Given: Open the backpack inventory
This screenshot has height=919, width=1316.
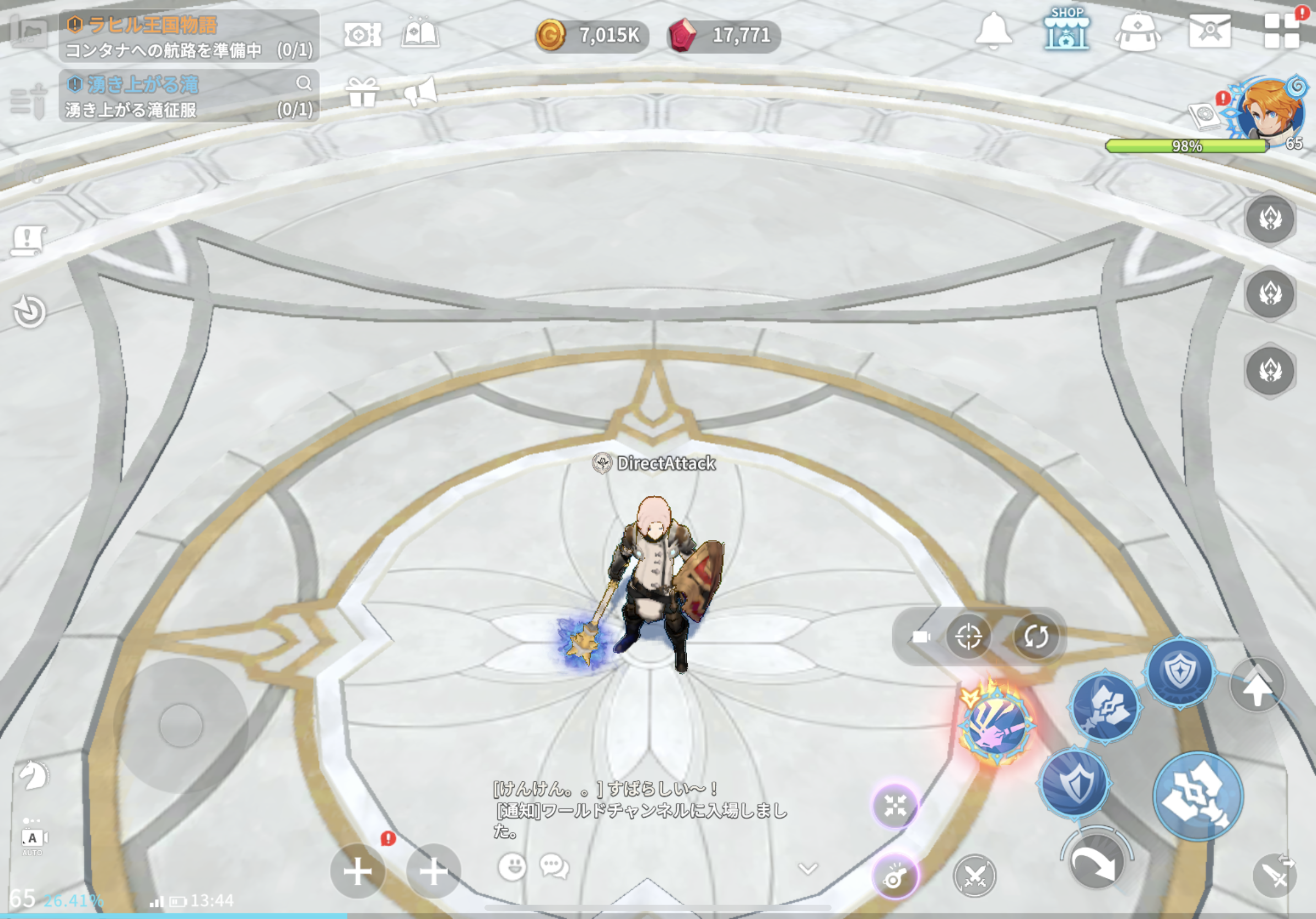Looking at the screenshot, I should (x=1138, y=31).
